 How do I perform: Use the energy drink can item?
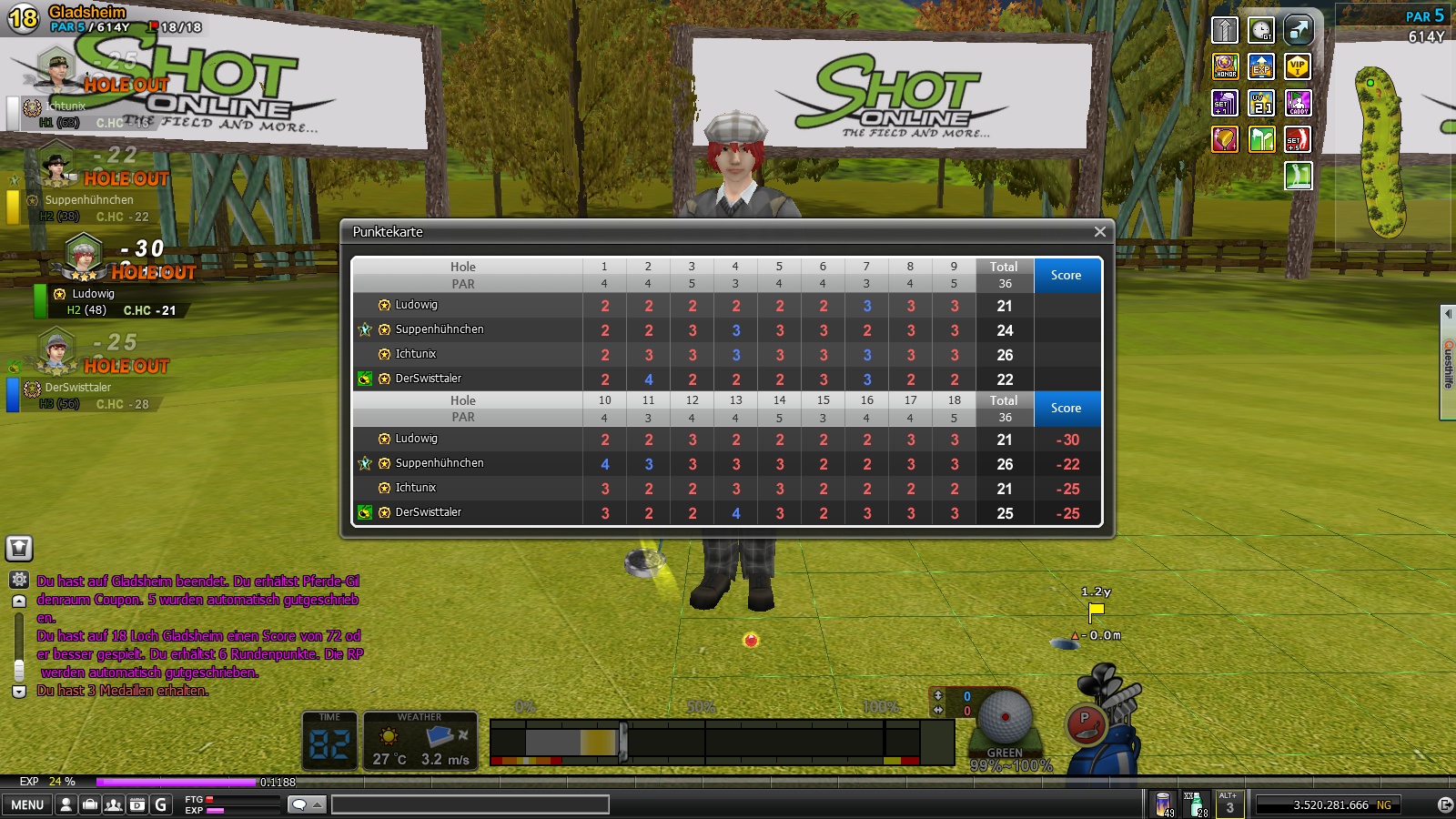tap(1163, 804)
